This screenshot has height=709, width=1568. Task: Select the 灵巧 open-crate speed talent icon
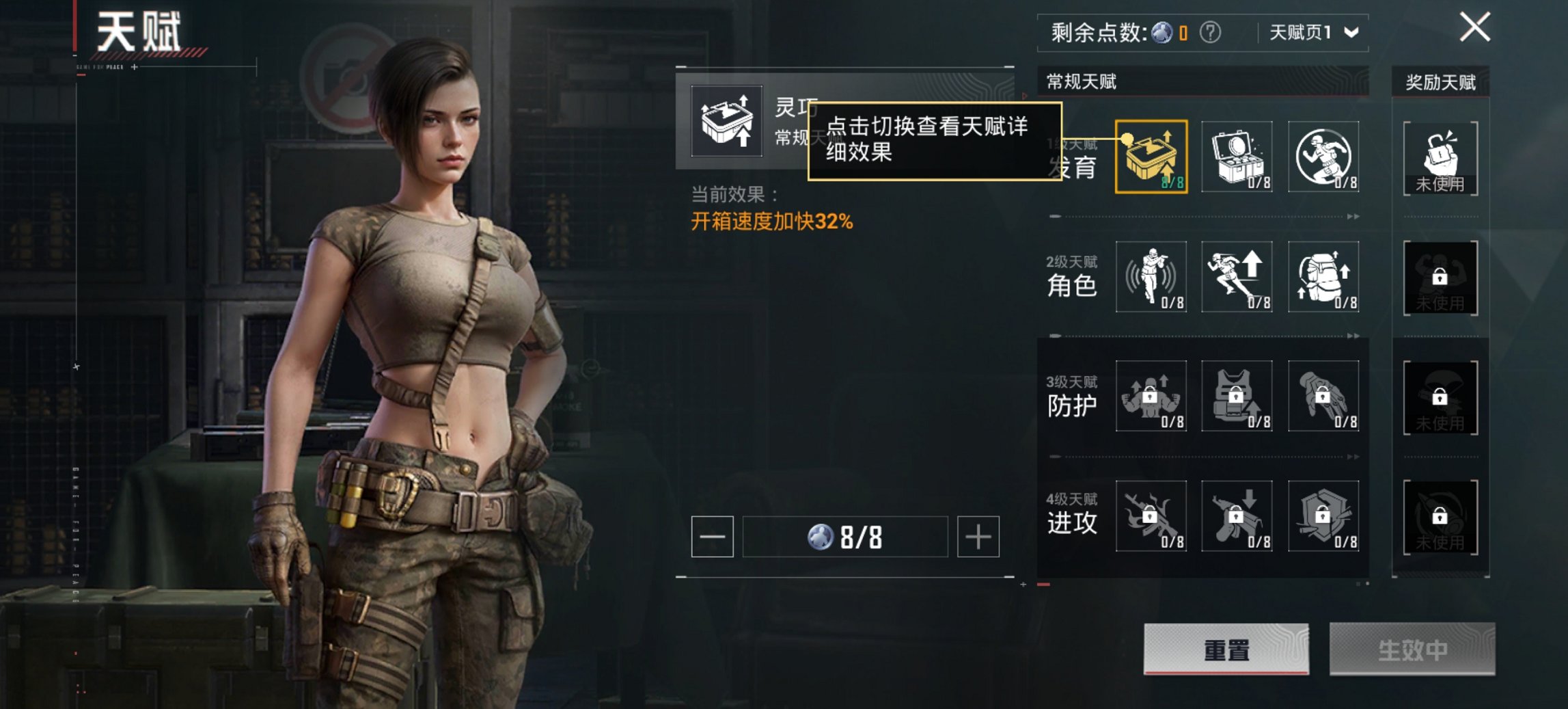[x=1150, y=157]
